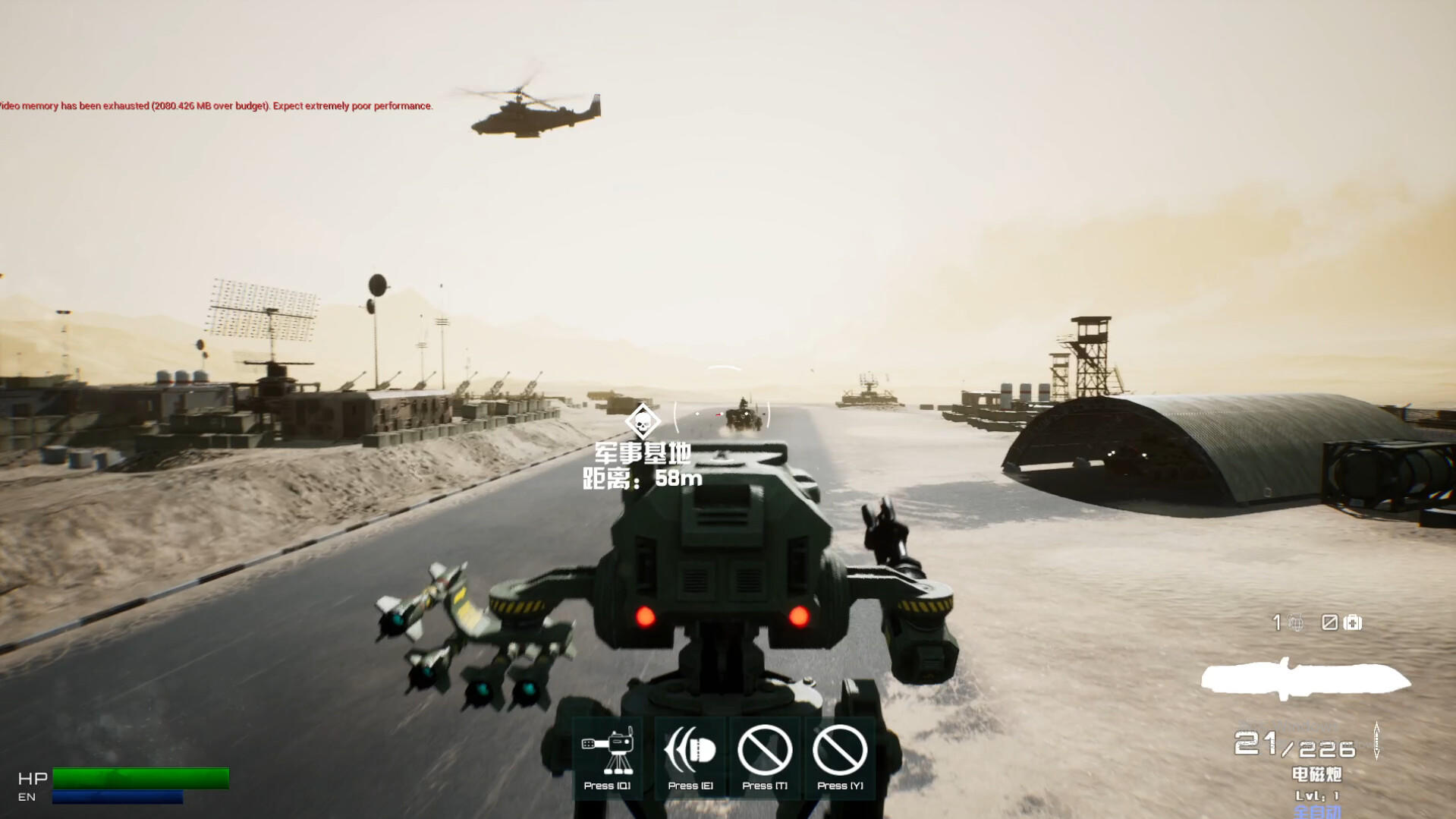Click the 21/226 ammo counter
This screenshot has width=1456, height=819.
coord(1294,744)
